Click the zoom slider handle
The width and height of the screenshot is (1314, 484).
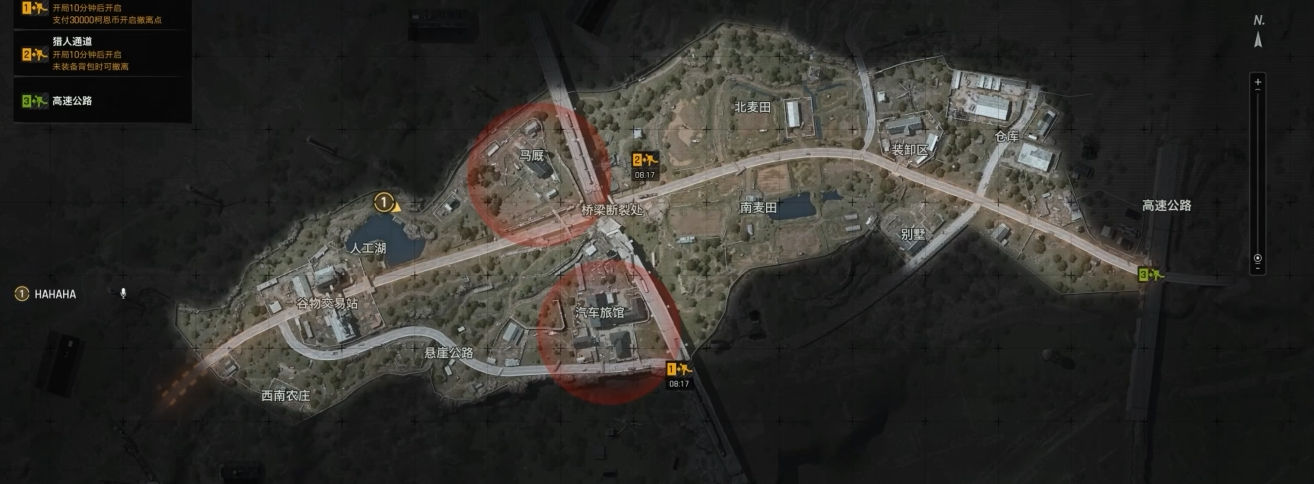click(x=1258, y=257)
